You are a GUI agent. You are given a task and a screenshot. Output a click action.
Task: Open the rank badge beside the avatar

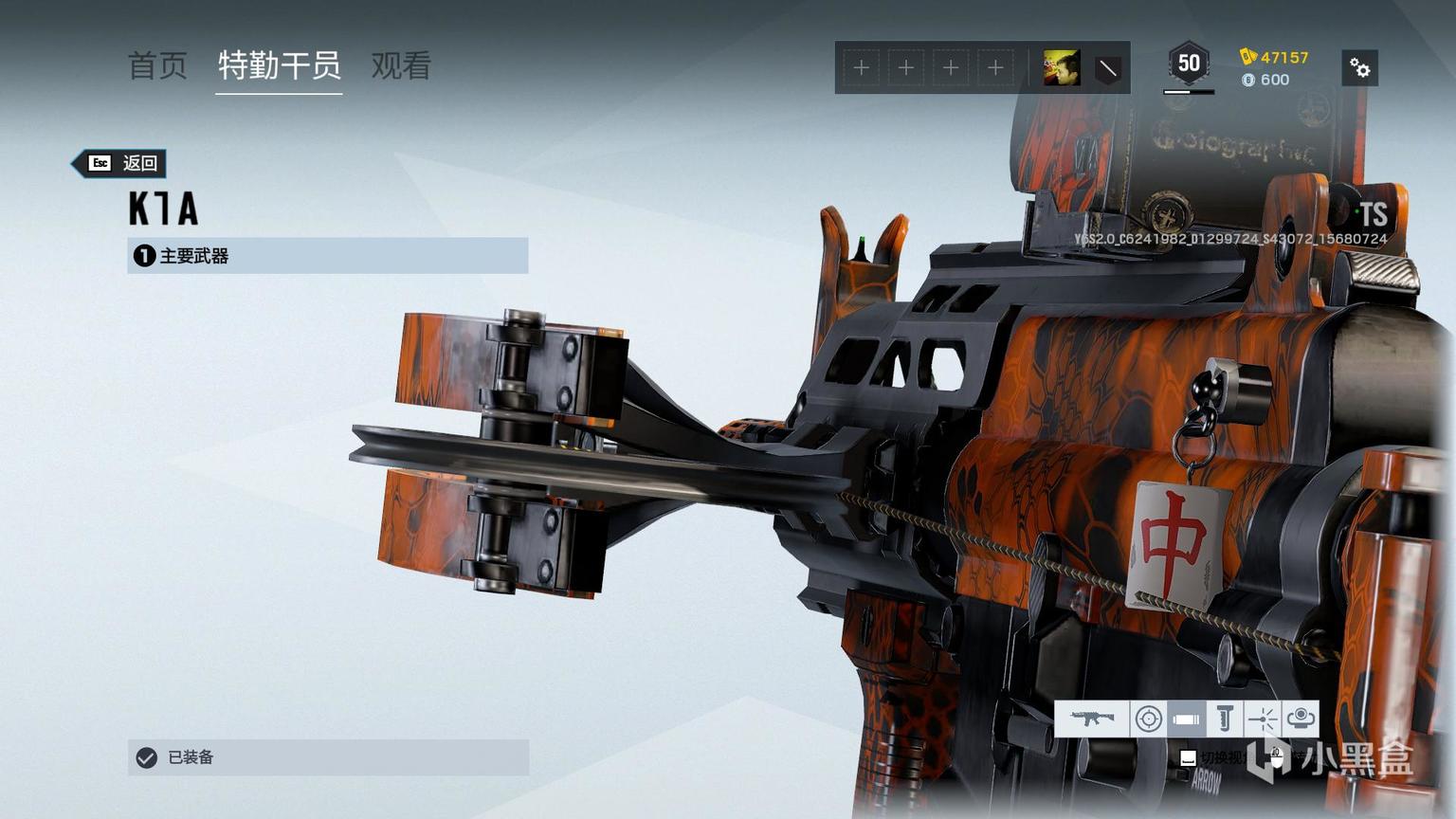pyautogui.click(x=1107, y=68)
